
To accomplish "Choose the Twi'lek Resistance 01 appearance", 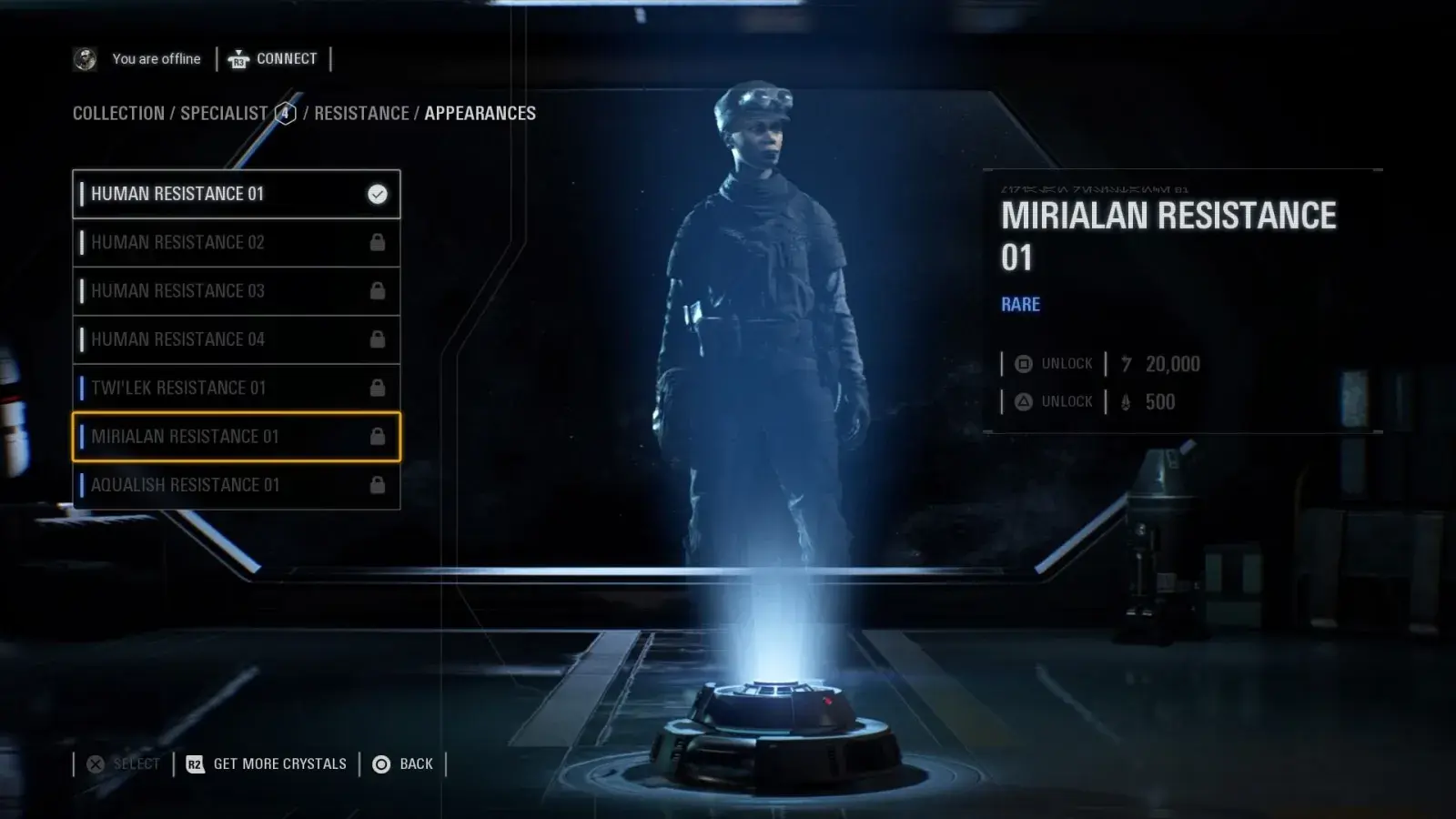I will [236, 388].
